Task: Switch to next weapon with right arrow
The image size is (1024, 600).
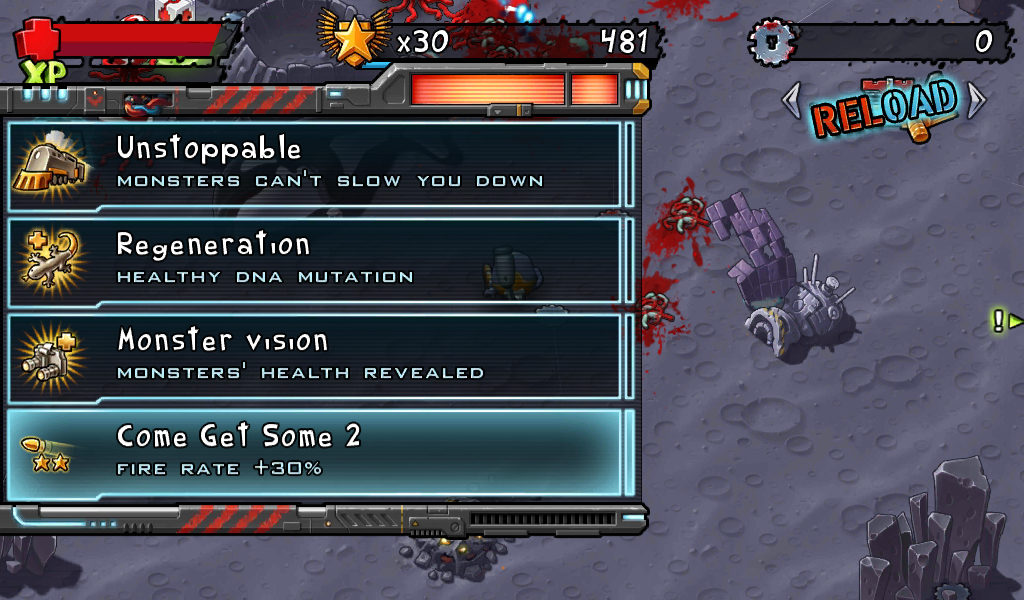Action: click(976, 99)
